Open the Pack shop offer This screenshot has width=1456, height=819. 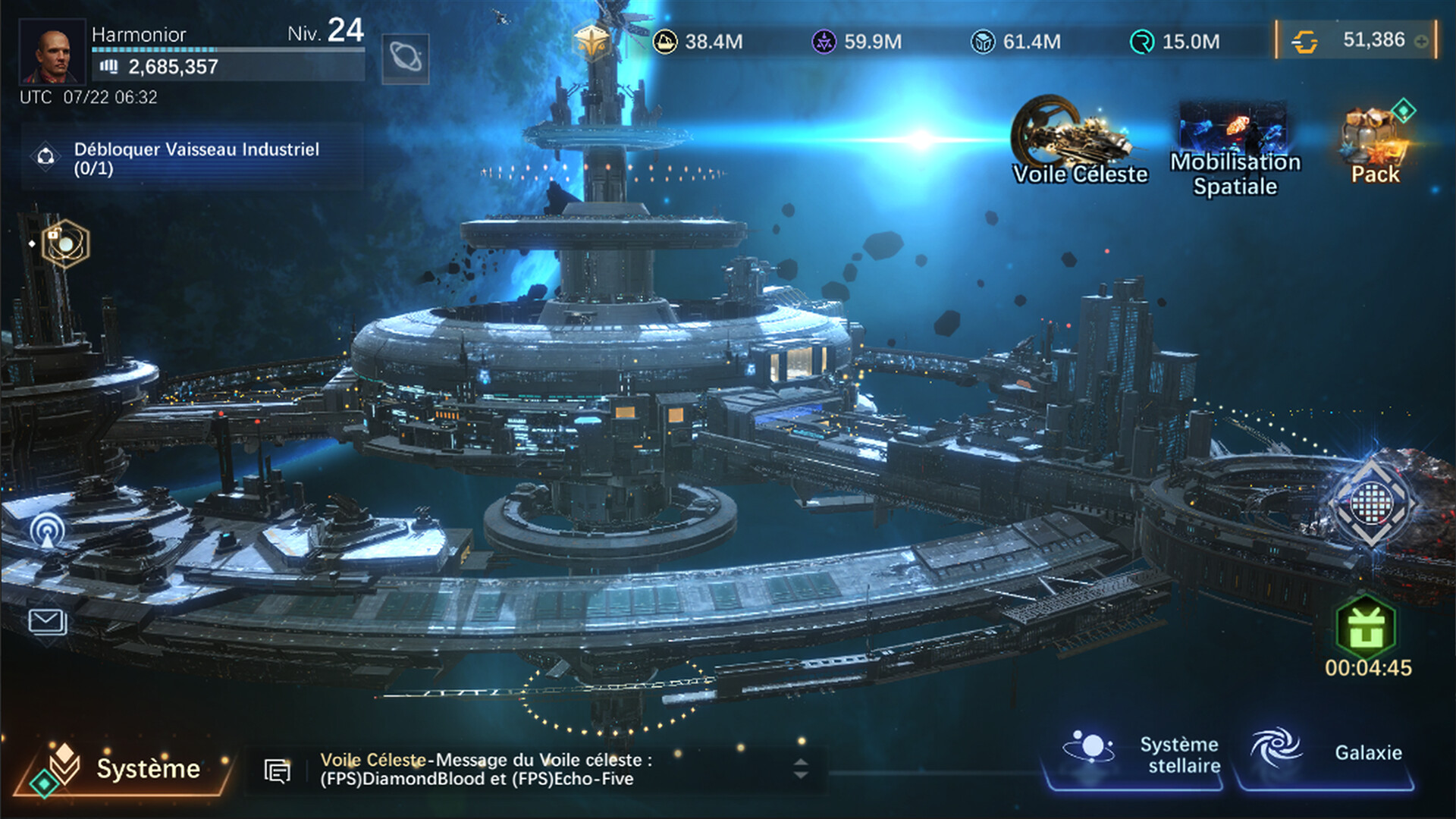(1375, 146)
